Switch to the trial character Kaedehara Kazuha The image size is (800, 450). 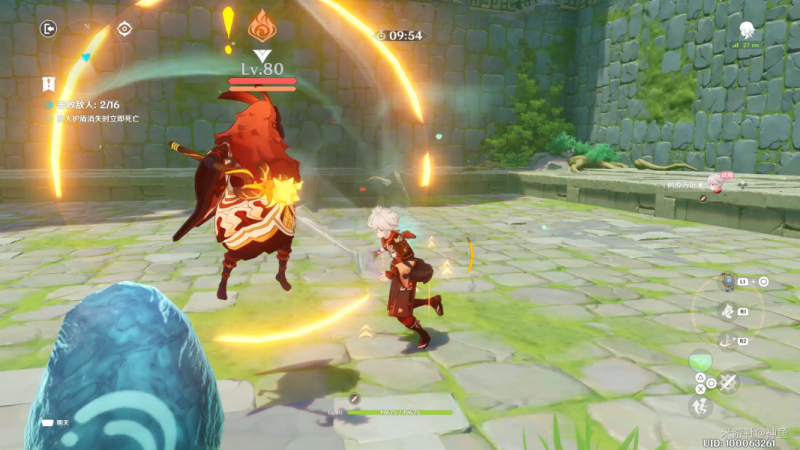pyautogui.click(x=715, y=182)
